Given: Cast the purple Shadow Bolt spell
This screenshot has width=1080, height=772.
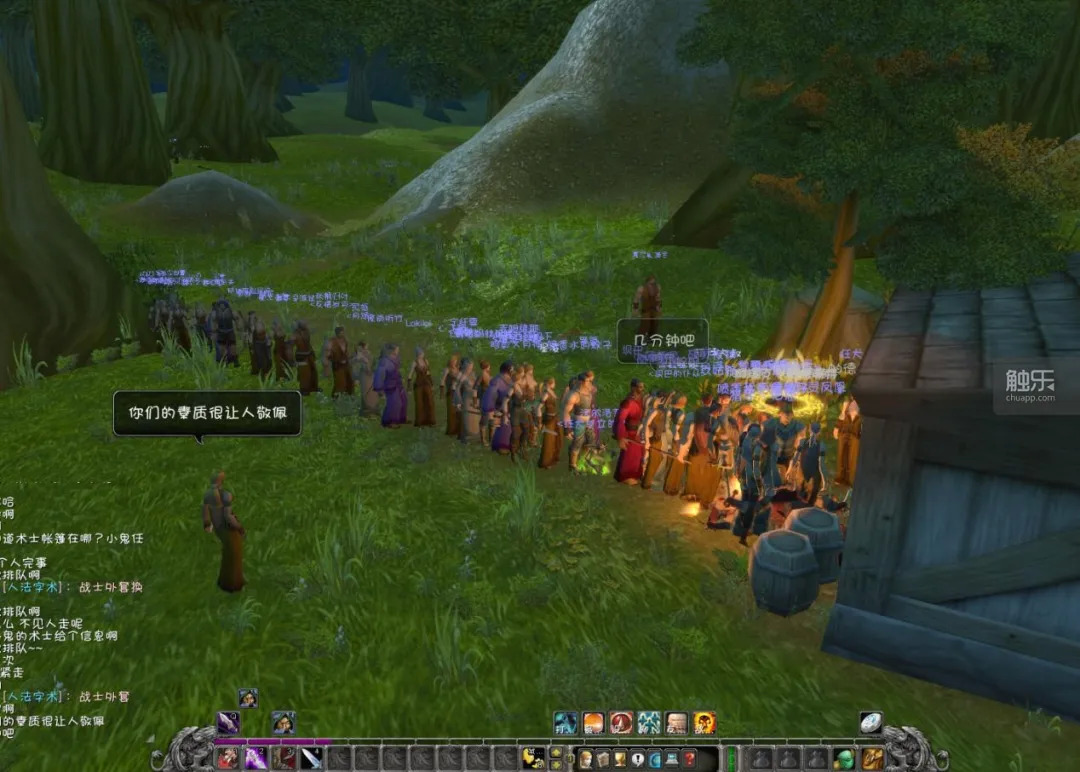Looking at the screenshot, I should 257,758.
